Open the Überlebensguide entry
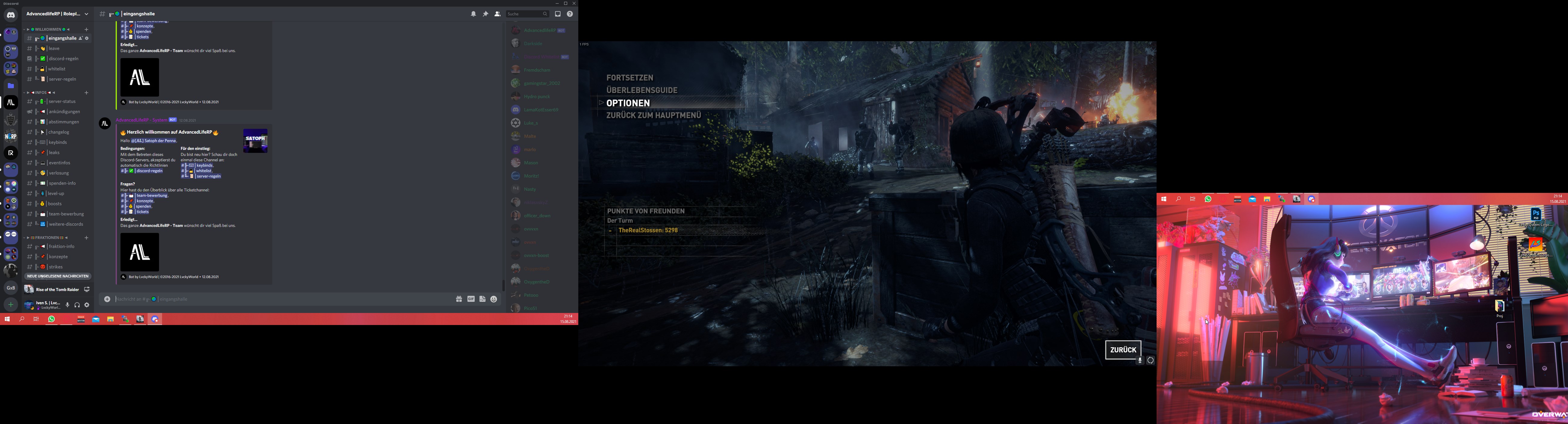This screenshot has width=1568, height=424. 642,90
